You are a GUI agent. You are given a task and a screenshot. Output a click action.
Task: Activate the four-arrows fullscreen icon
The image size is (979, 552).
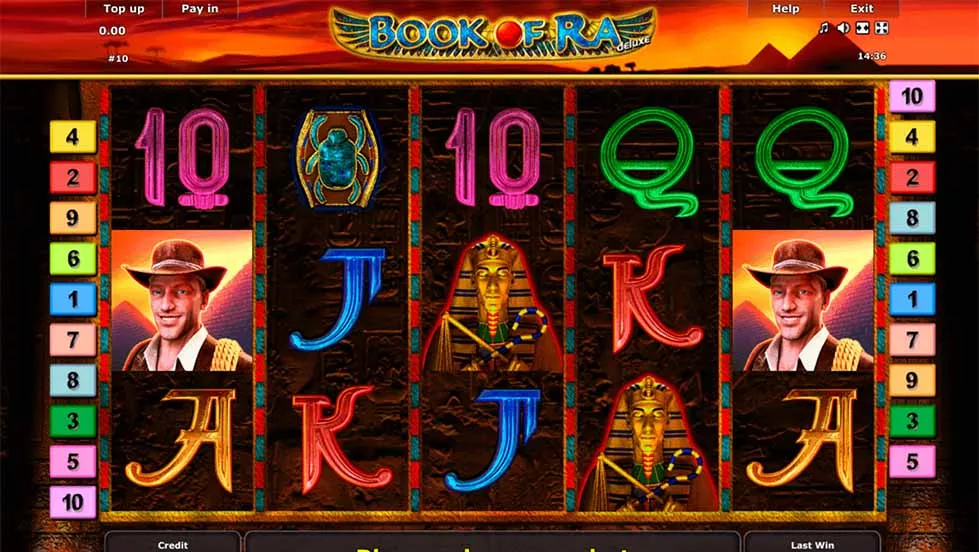[x=880, y=29]
